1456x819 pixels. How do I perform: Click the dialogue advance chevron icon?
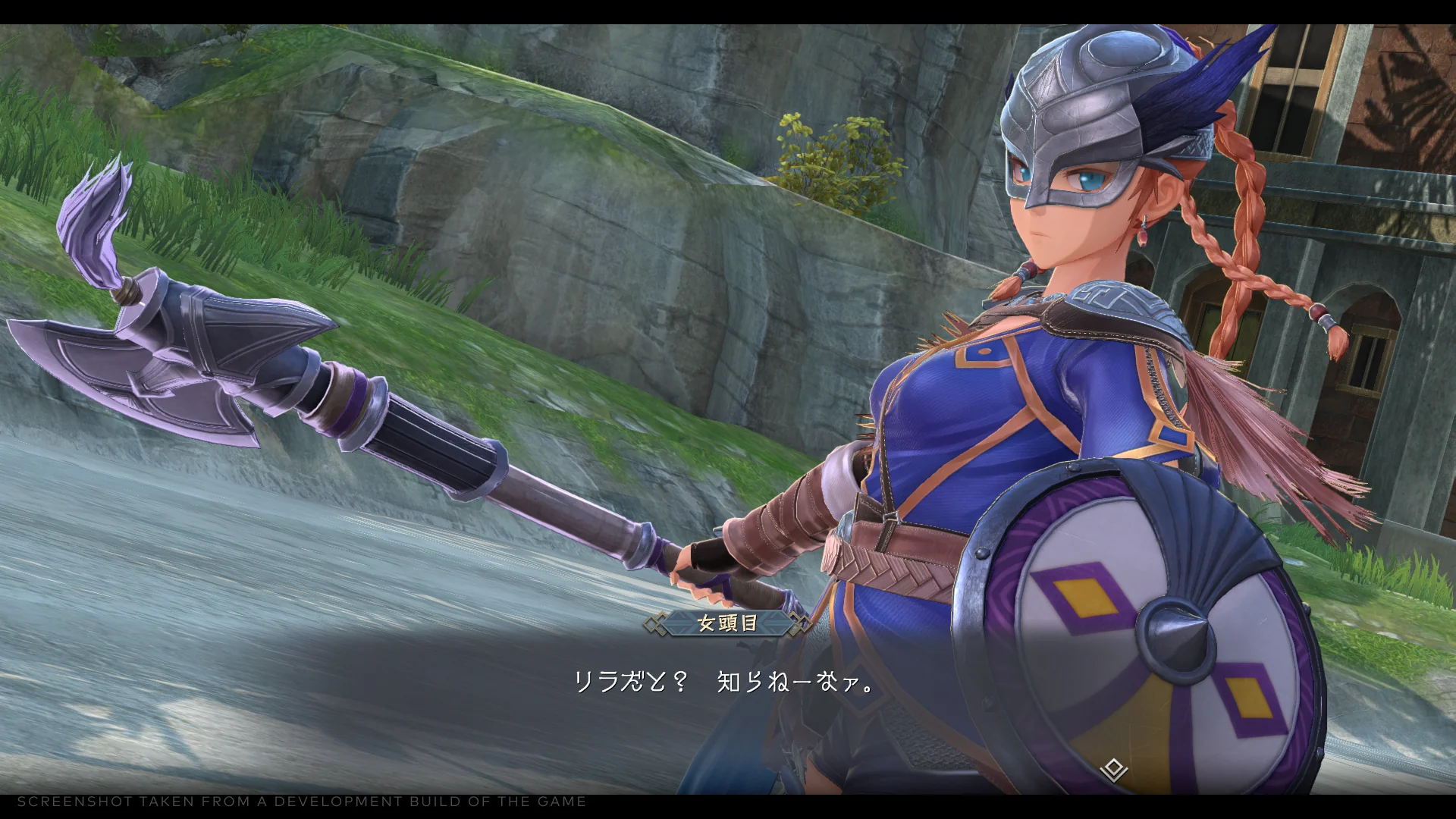tap(1114, 768)
